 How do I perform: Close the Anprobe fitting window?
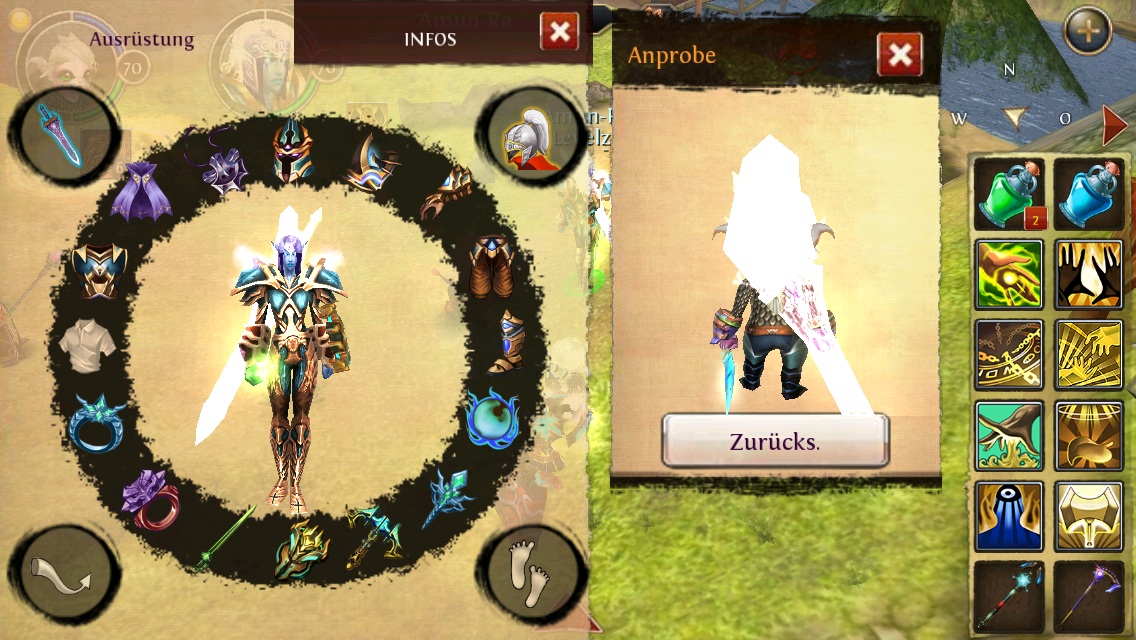click(x=899, y=55)
